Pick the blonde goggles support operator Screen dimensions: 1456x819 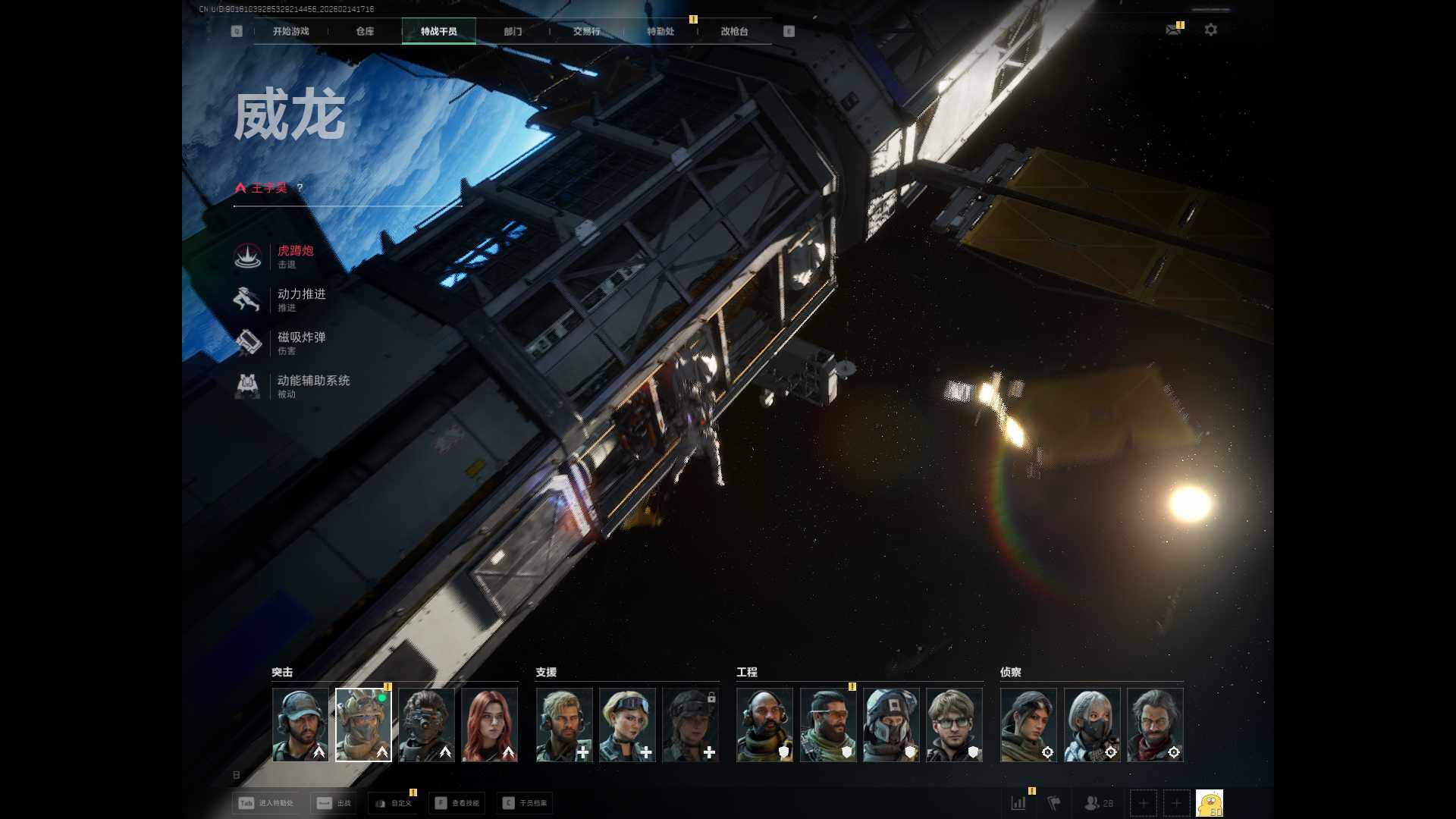click(x=627, y=724)
